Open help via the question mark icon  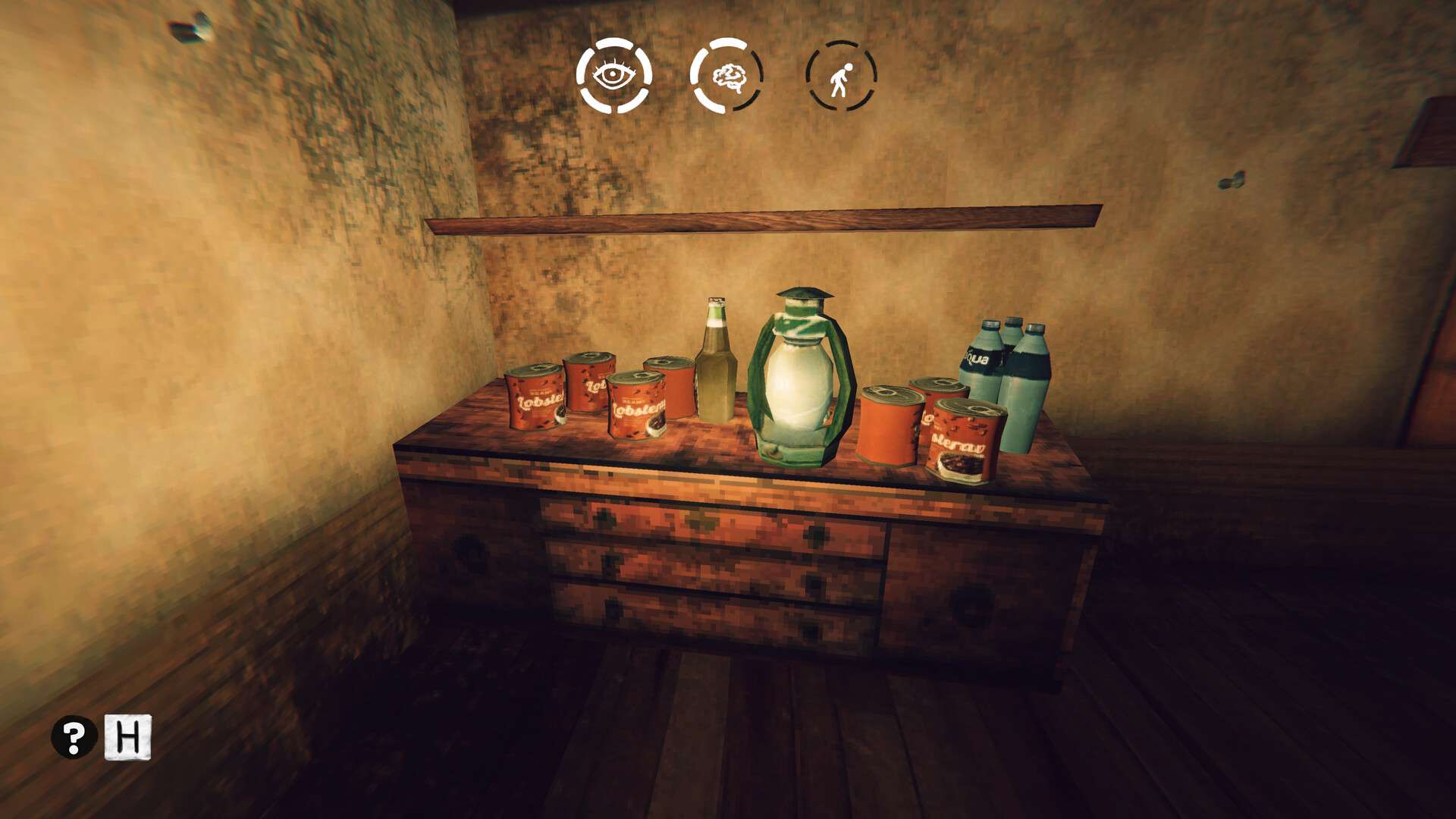(74, 736)
